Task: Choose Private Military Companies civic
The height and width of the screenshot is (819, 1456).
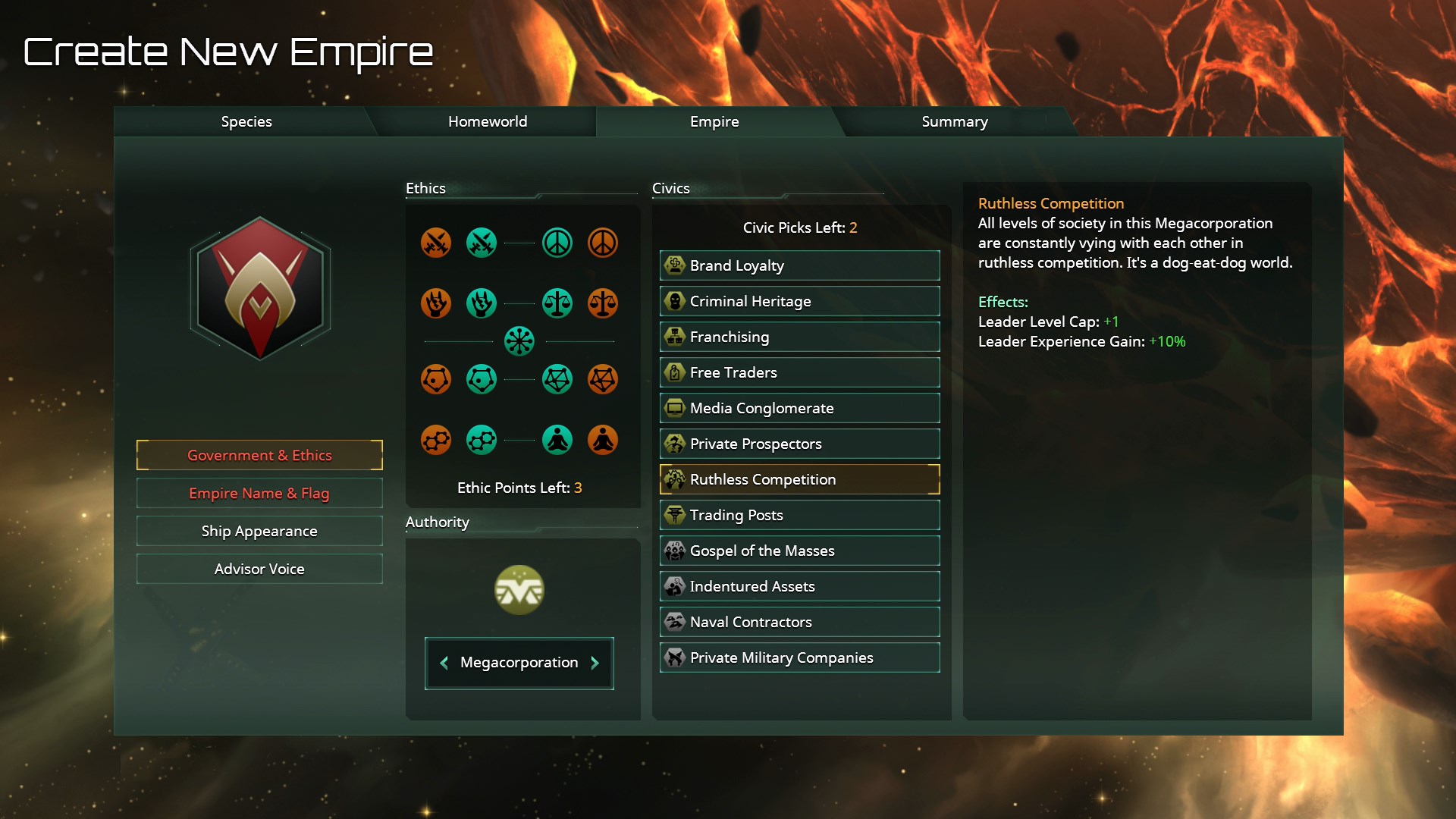Action: pyautogui.click(x=799, y=657)
